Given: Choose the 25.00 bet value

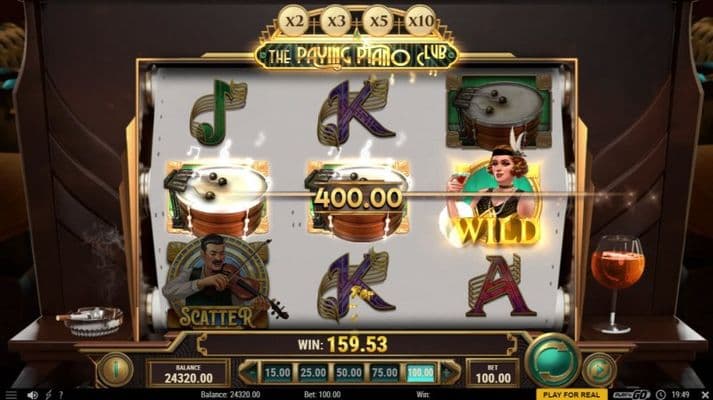Looking at the screenshot, I should tap(312, 373).
